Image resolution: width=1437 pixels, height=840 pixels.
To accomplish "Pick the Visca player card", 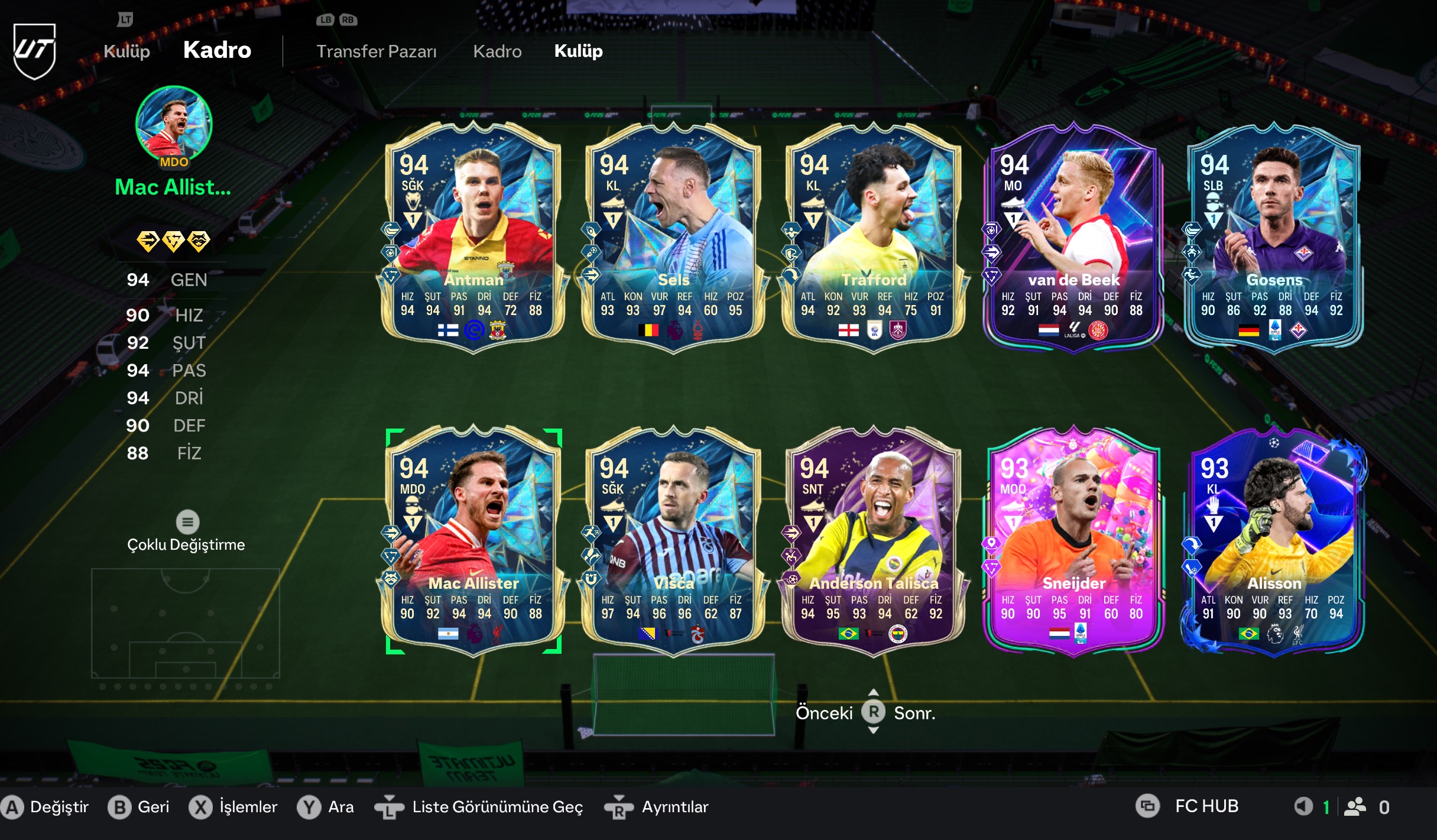I will (673, 541).
